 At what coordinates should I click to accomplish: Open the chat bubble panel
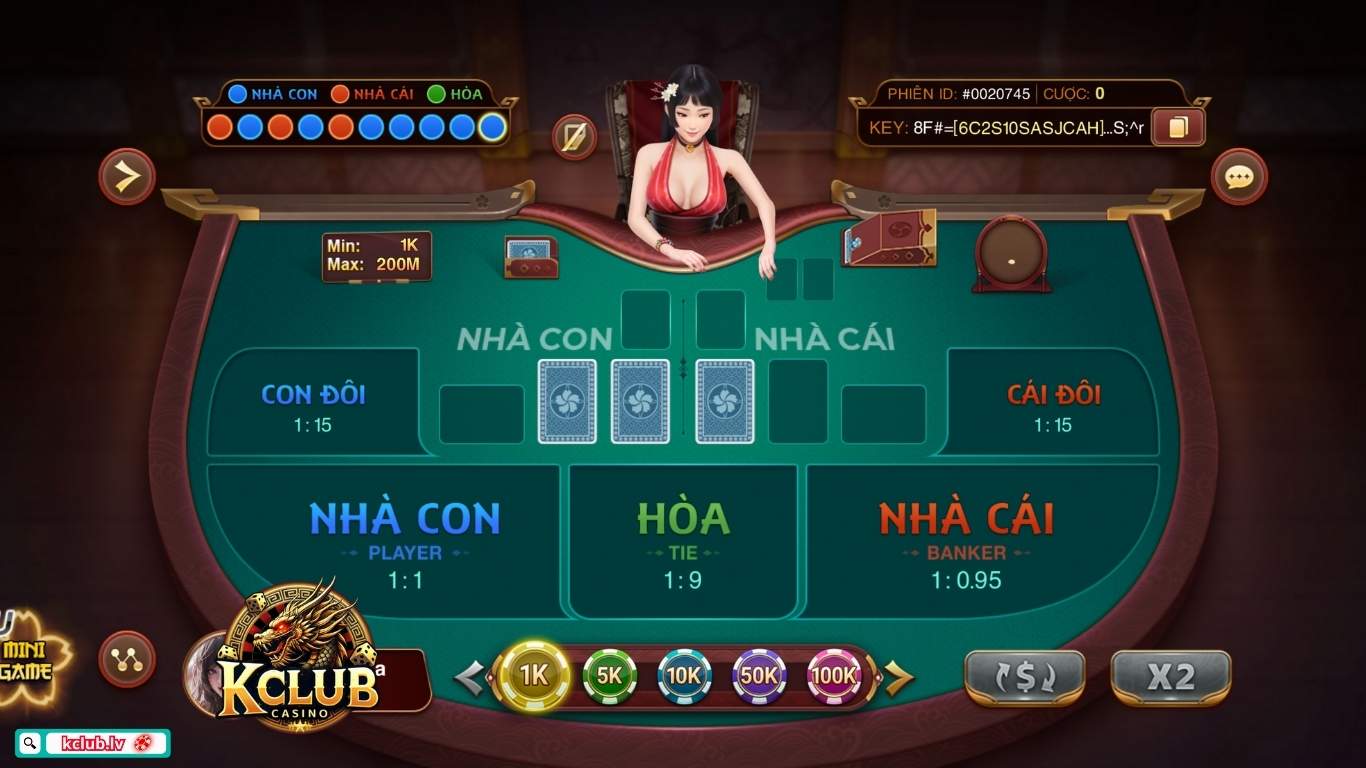point(1239,177)
